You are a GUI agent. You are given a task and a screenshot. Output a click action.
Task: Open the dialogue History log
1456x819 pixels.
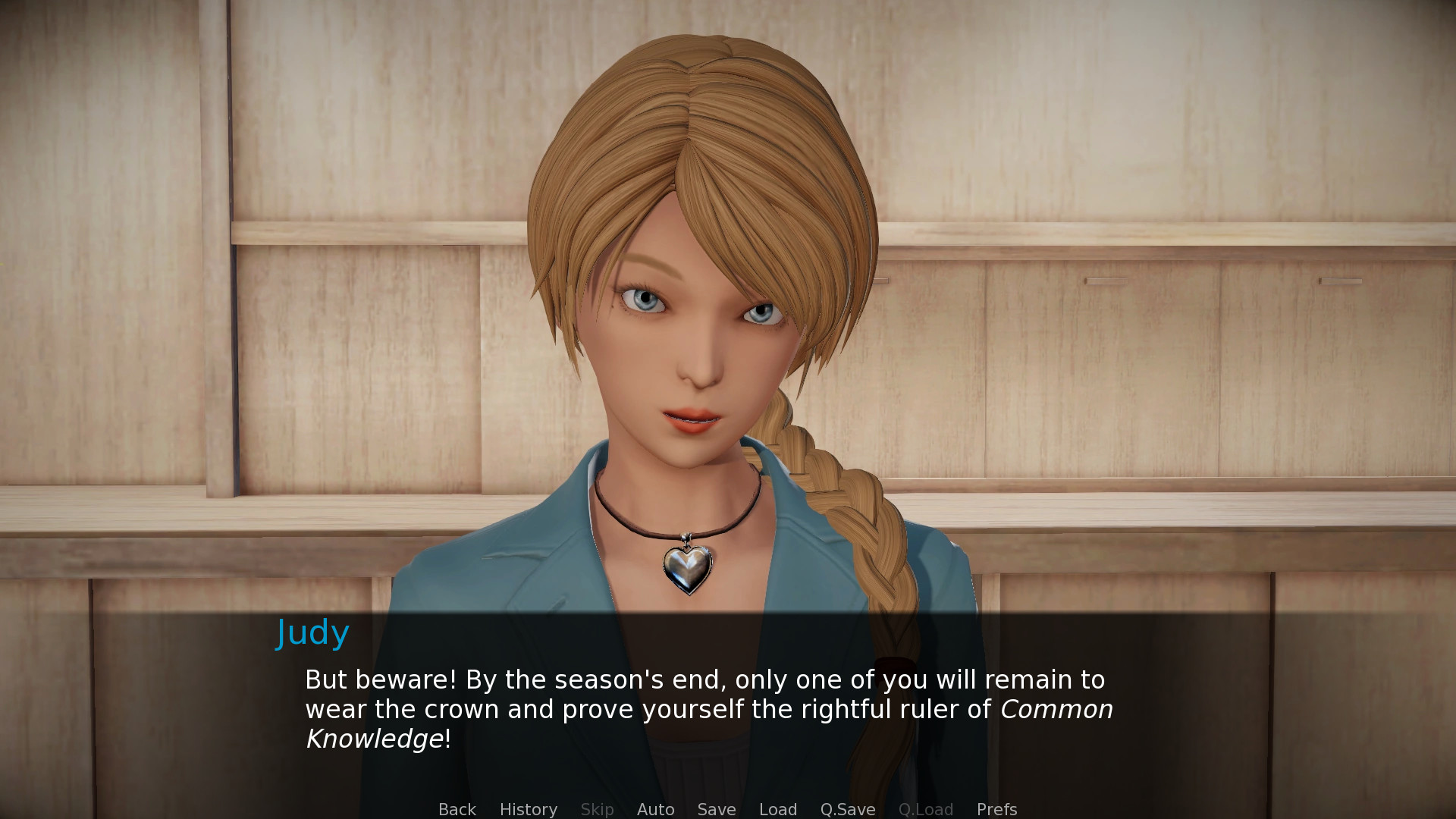(528, 809)
